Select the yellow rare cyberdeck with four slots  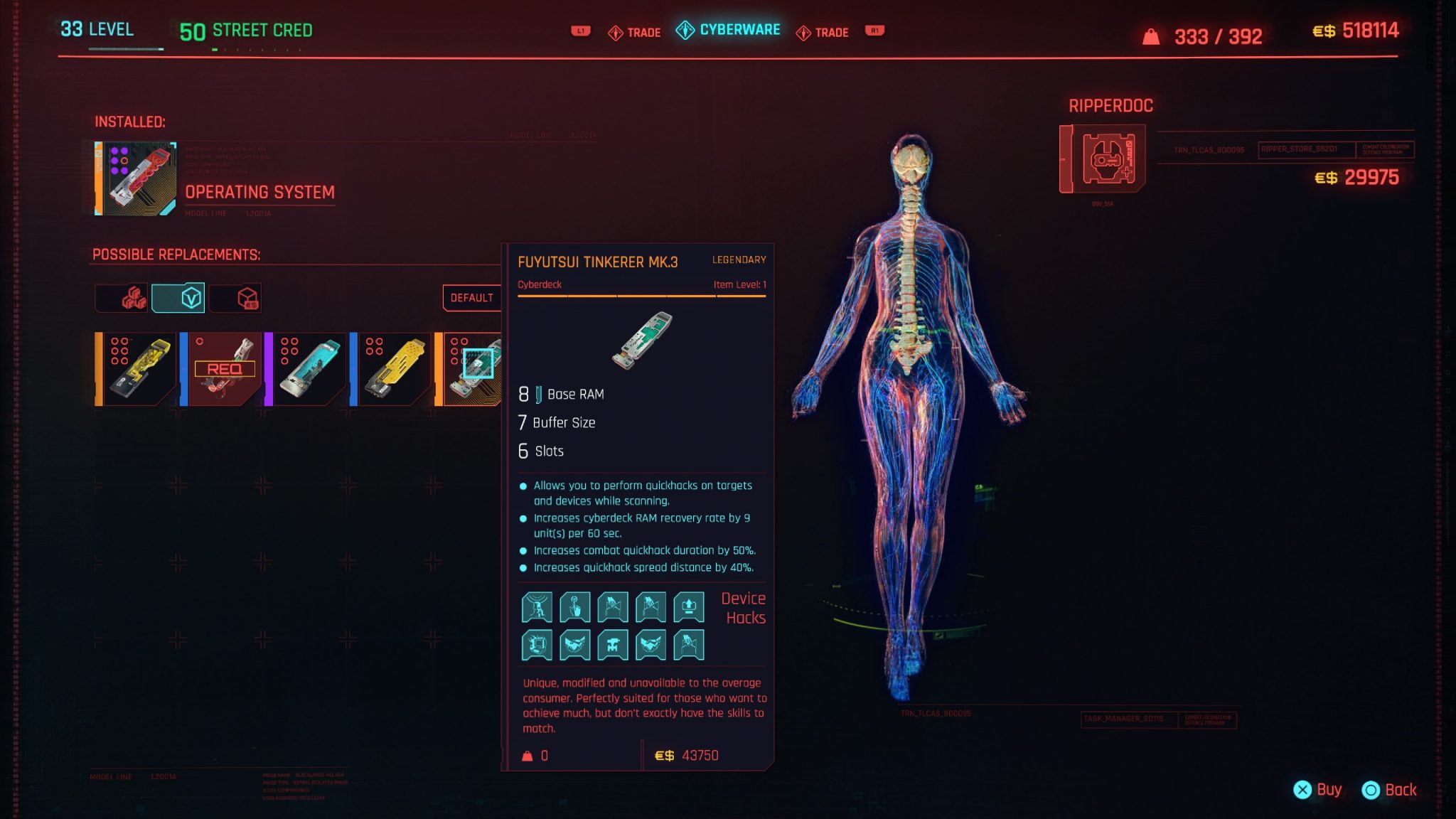tap(392, 369)
